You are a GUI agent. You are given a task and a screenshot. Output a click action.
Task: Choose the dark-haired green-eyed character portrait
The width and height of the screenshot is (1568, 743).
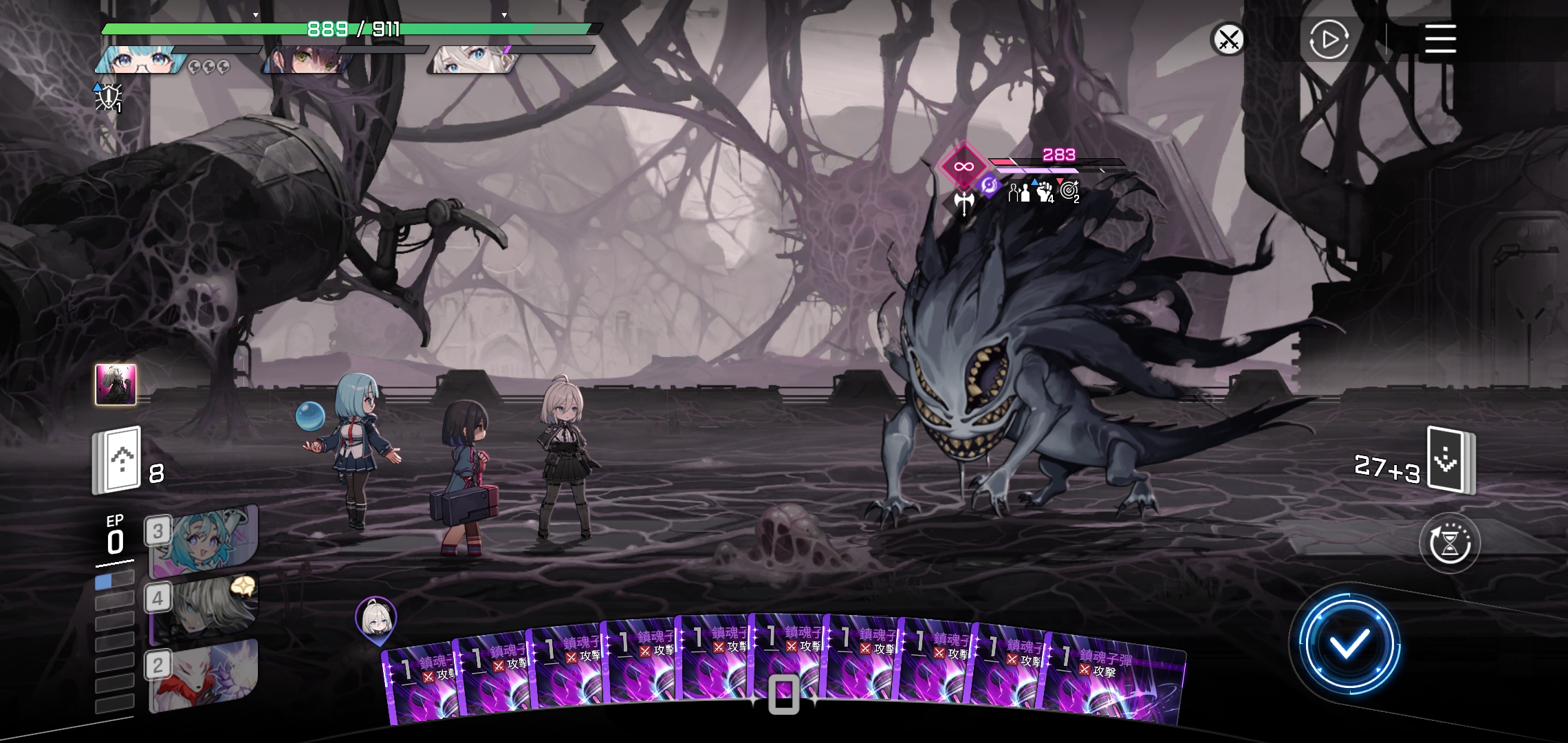[307, 61]
